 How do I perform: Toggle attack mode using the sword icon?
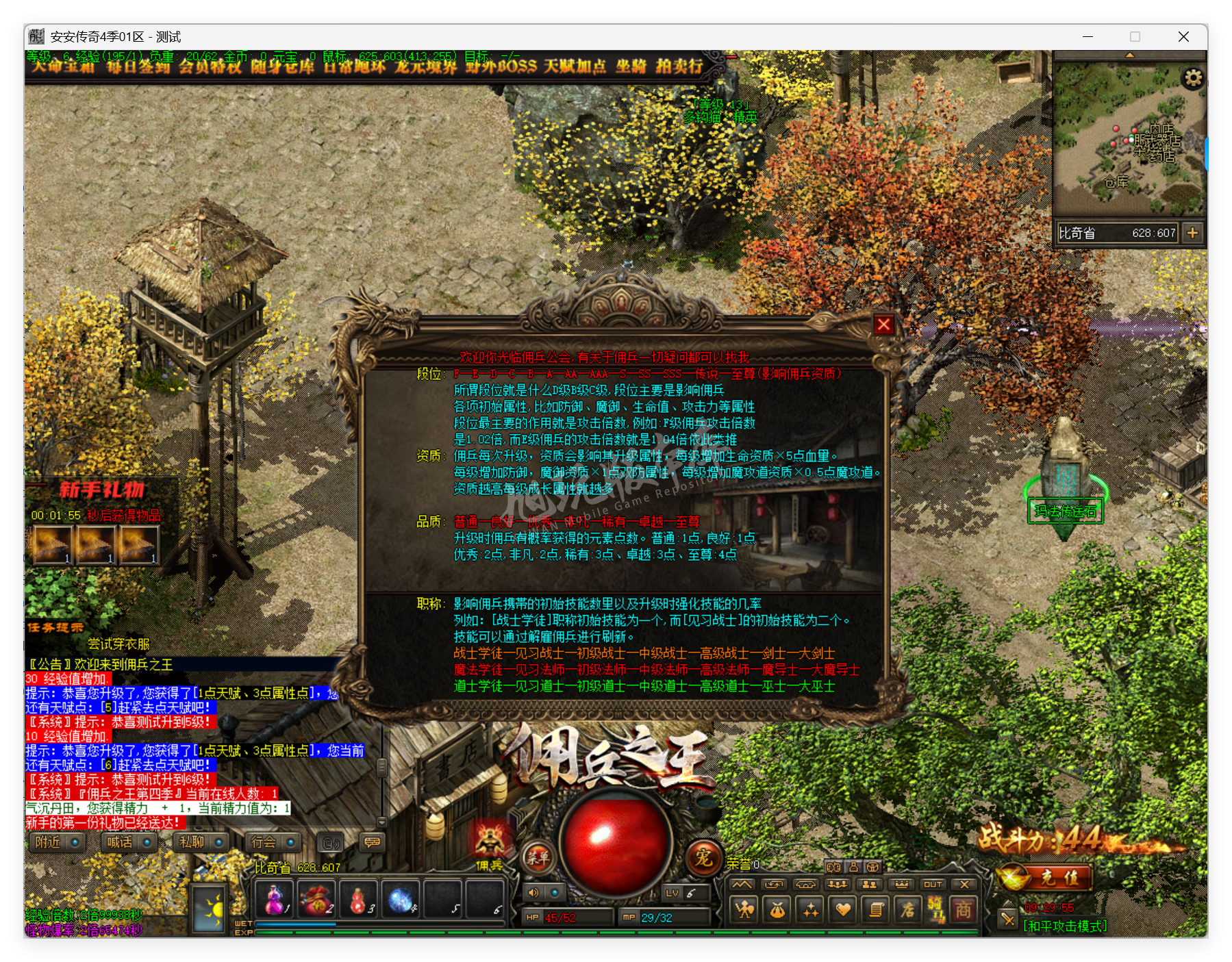click(1007, 917)
